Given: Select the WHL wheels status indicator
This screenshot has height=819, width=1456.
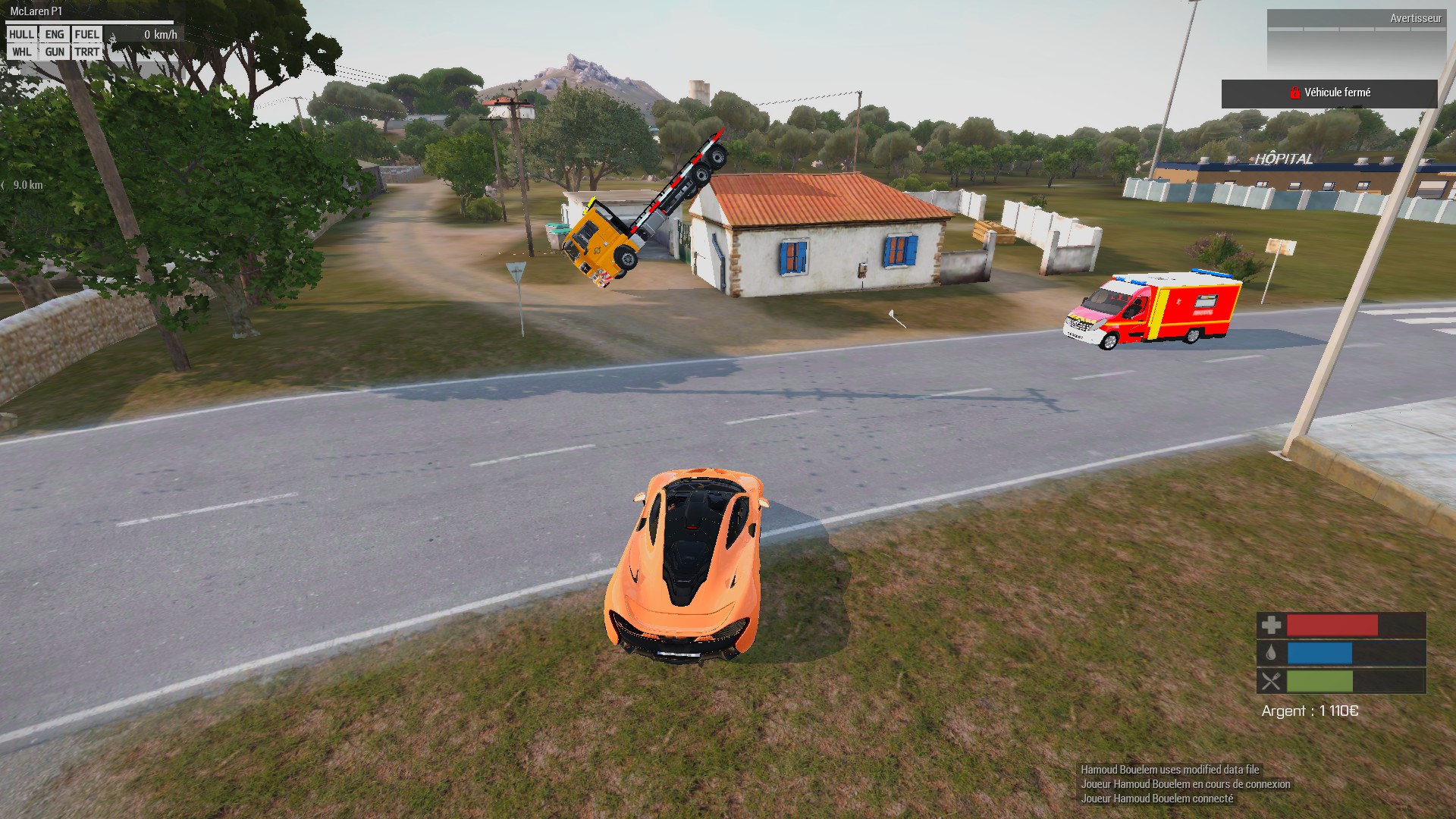Looking at the screenshot, I should tap(21, 52).
